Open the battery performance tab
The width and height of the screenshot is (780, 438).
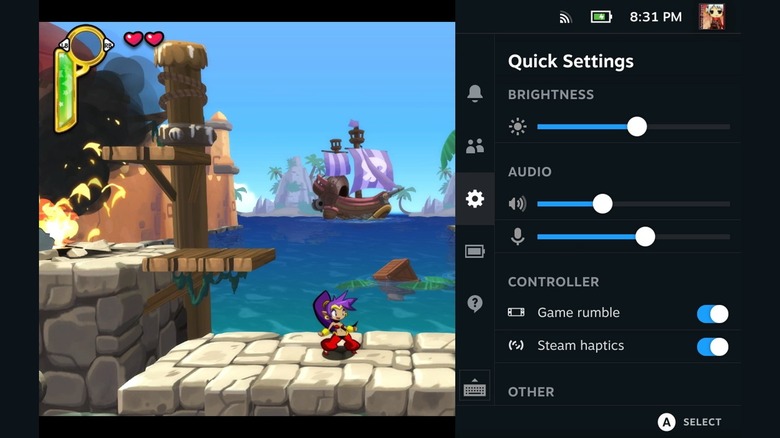(475, 251)
